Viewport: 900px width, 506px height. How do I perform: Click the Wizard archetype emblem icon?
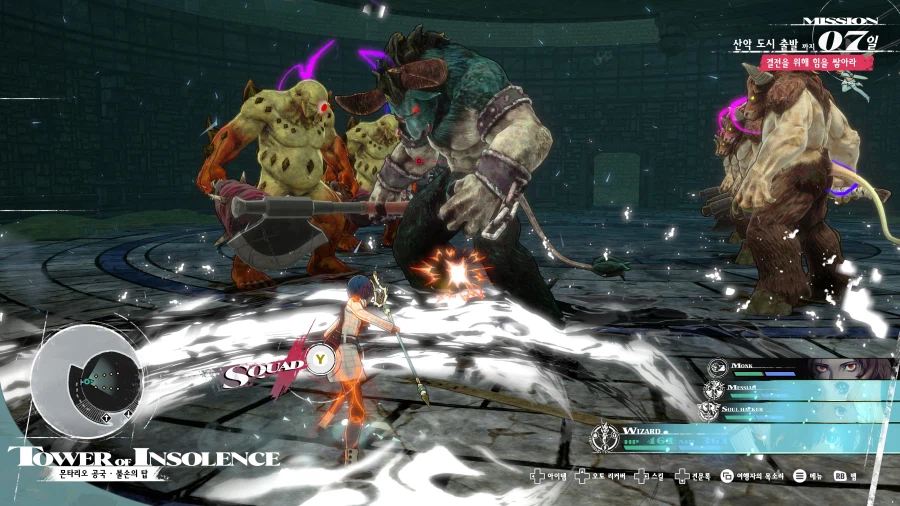click(x=603, y=437)
